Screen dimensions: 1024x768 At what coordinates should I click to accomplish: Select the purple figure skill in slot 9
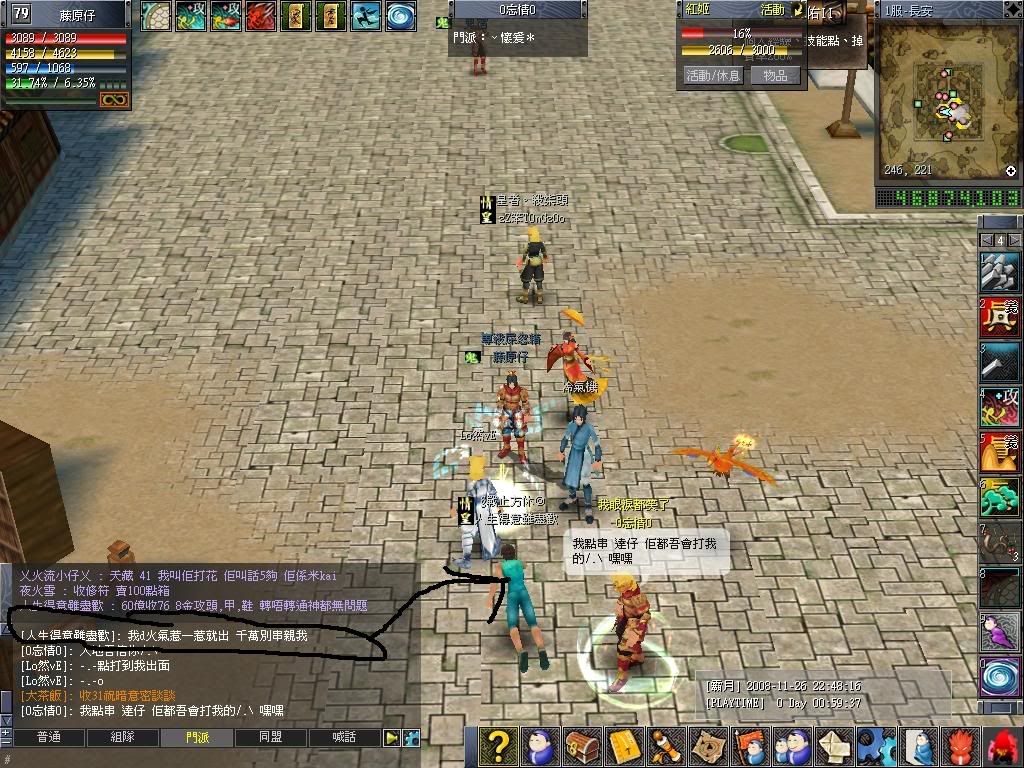coord(1000,631)
